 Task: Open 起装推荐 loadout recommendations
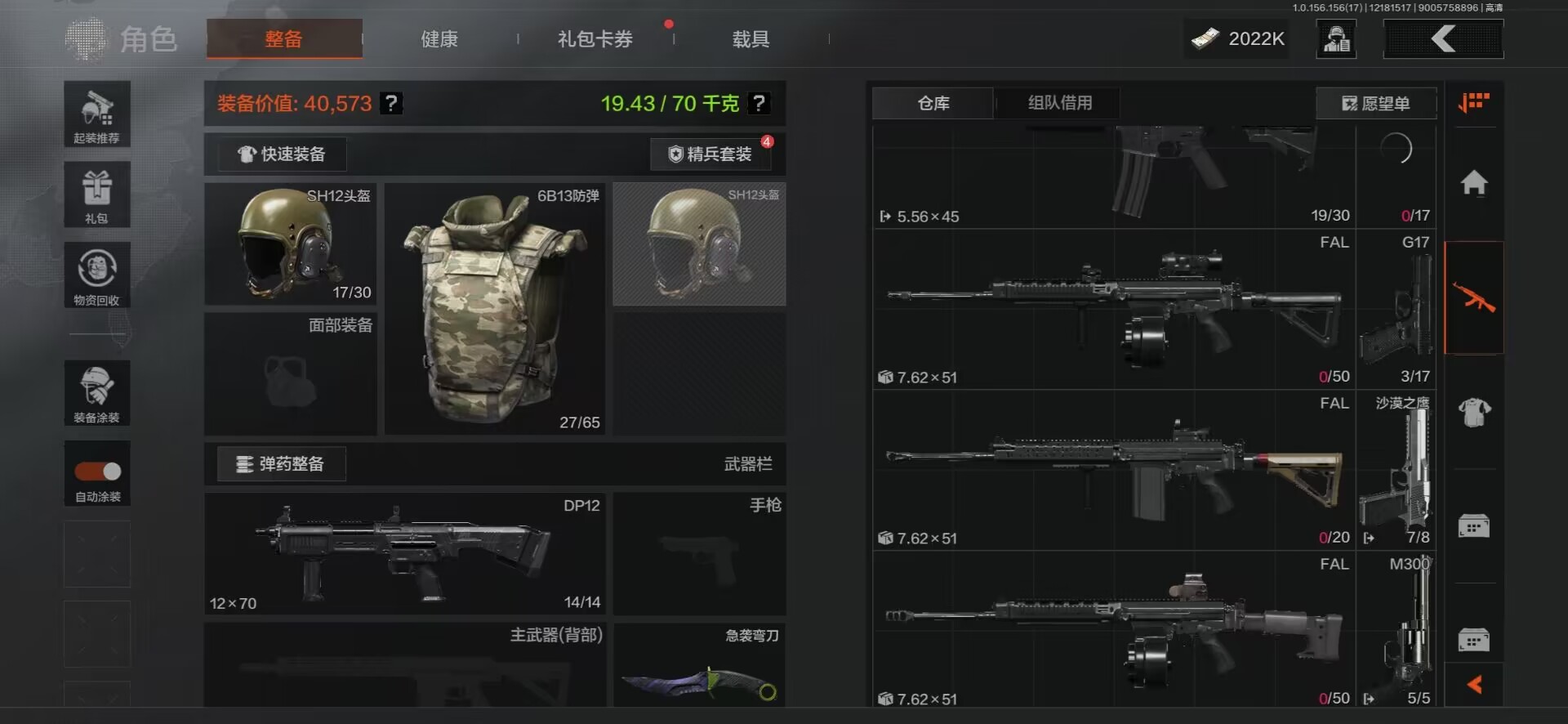97,114
